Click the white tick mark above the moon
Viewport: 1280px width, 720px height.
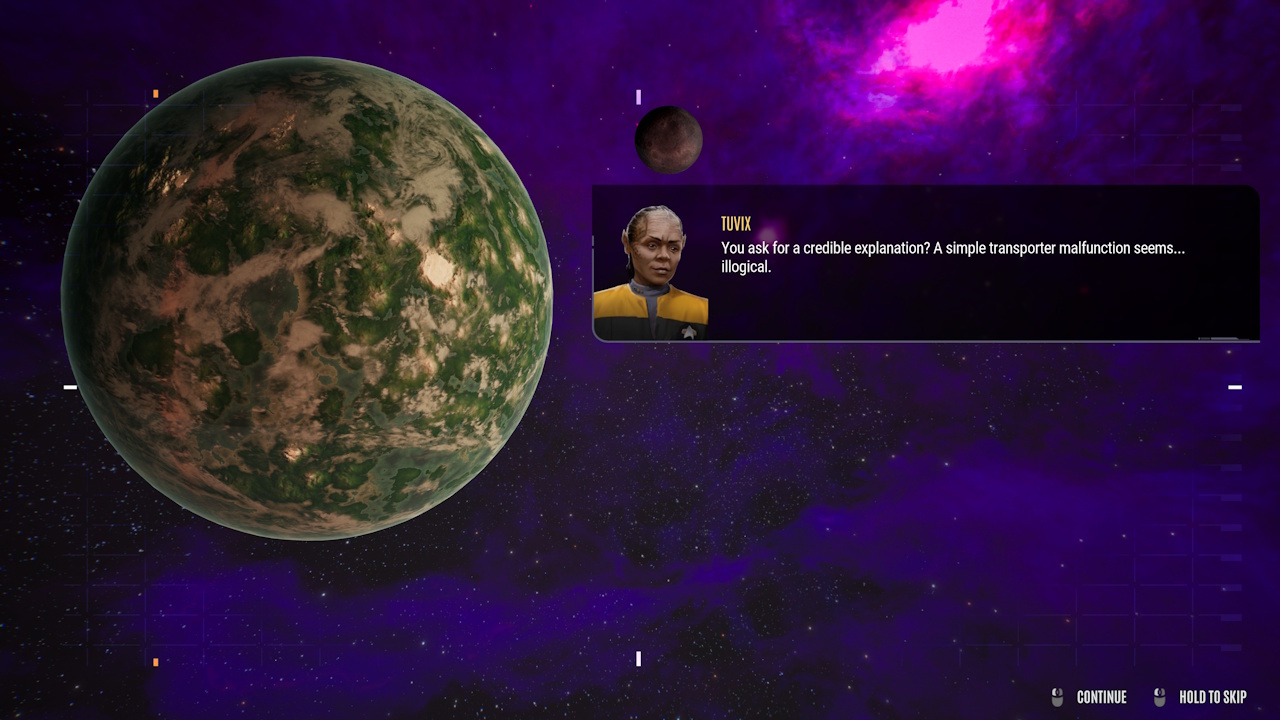(x=638, y=98)
